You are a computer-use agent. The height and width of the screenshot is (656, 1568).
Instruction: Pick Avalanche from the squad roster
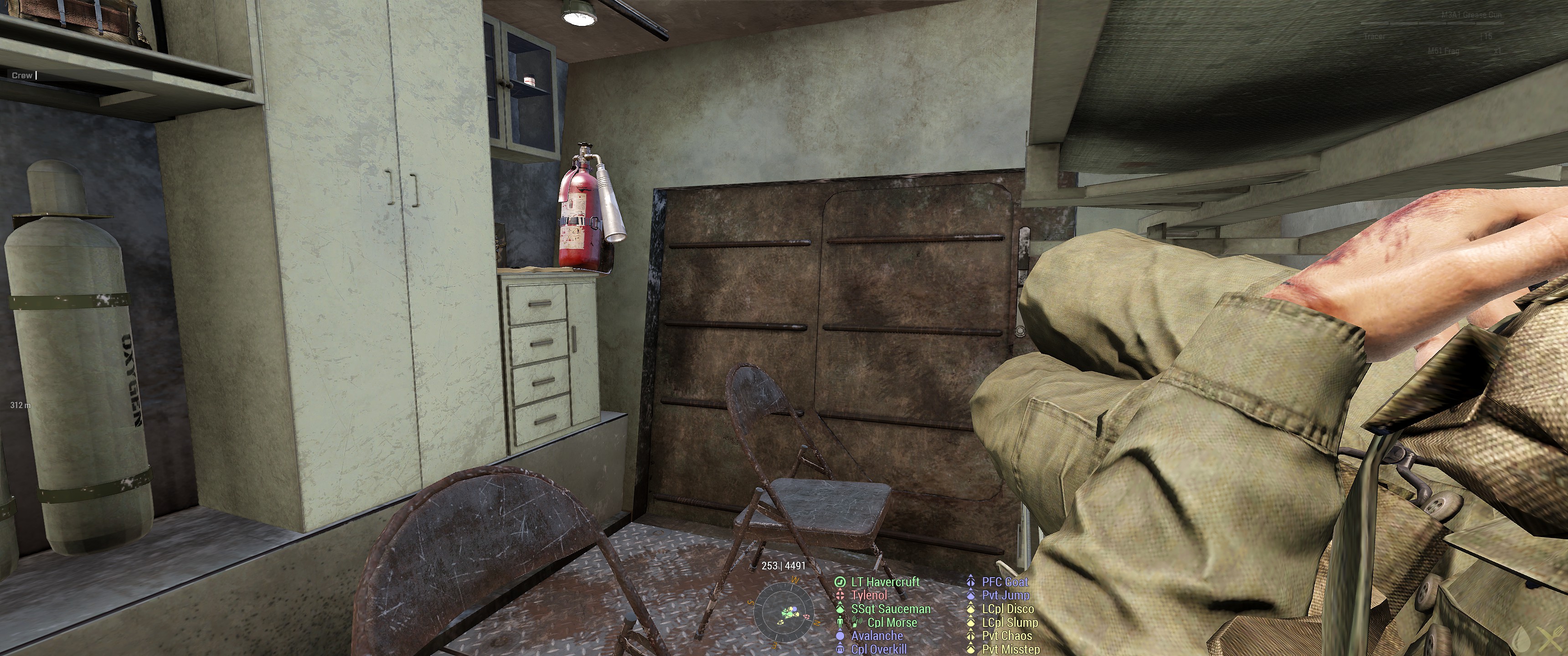tap(877, 636)
